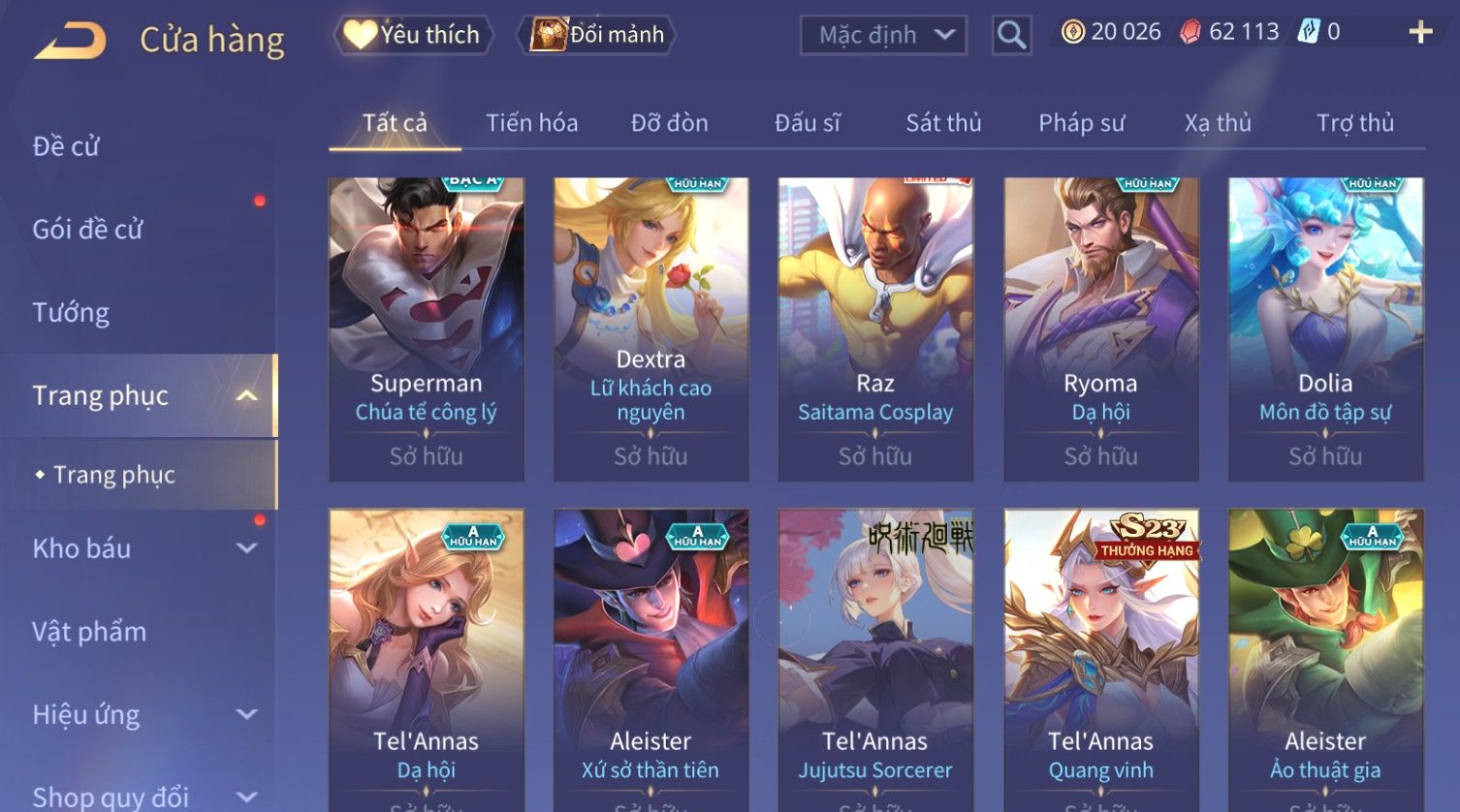Open the Yêu thích favorites list

(414, 35)
